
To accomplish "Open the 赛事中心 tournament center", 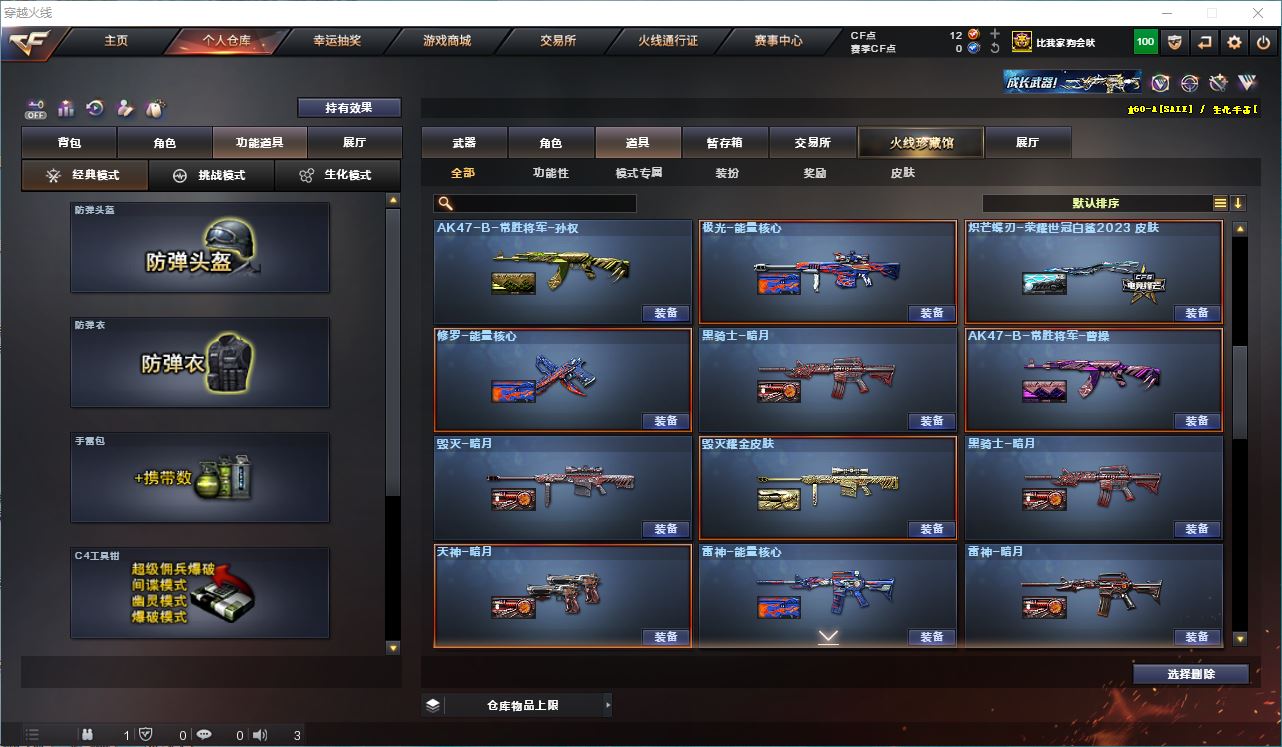I will [x=778, y=41].
